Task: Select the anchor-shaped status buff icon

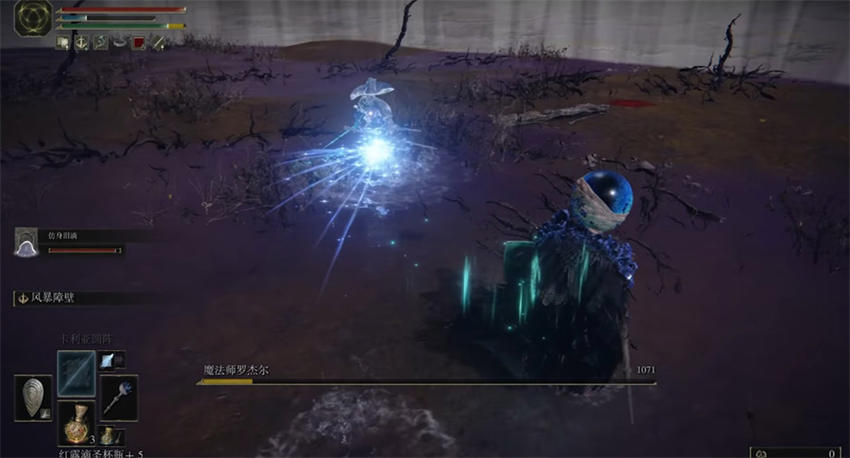Action: coord(81,42)
